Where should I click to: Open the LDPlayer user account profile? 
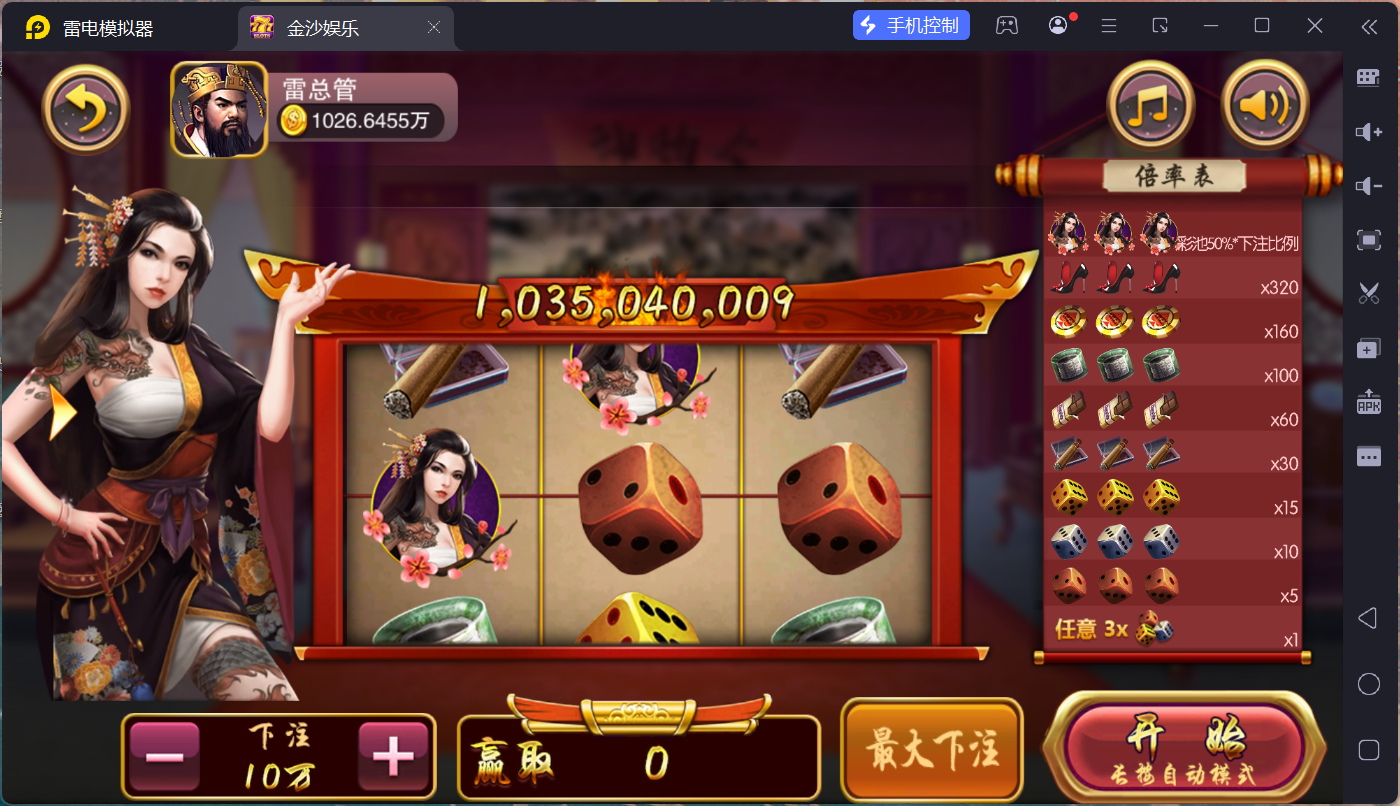1058,24
